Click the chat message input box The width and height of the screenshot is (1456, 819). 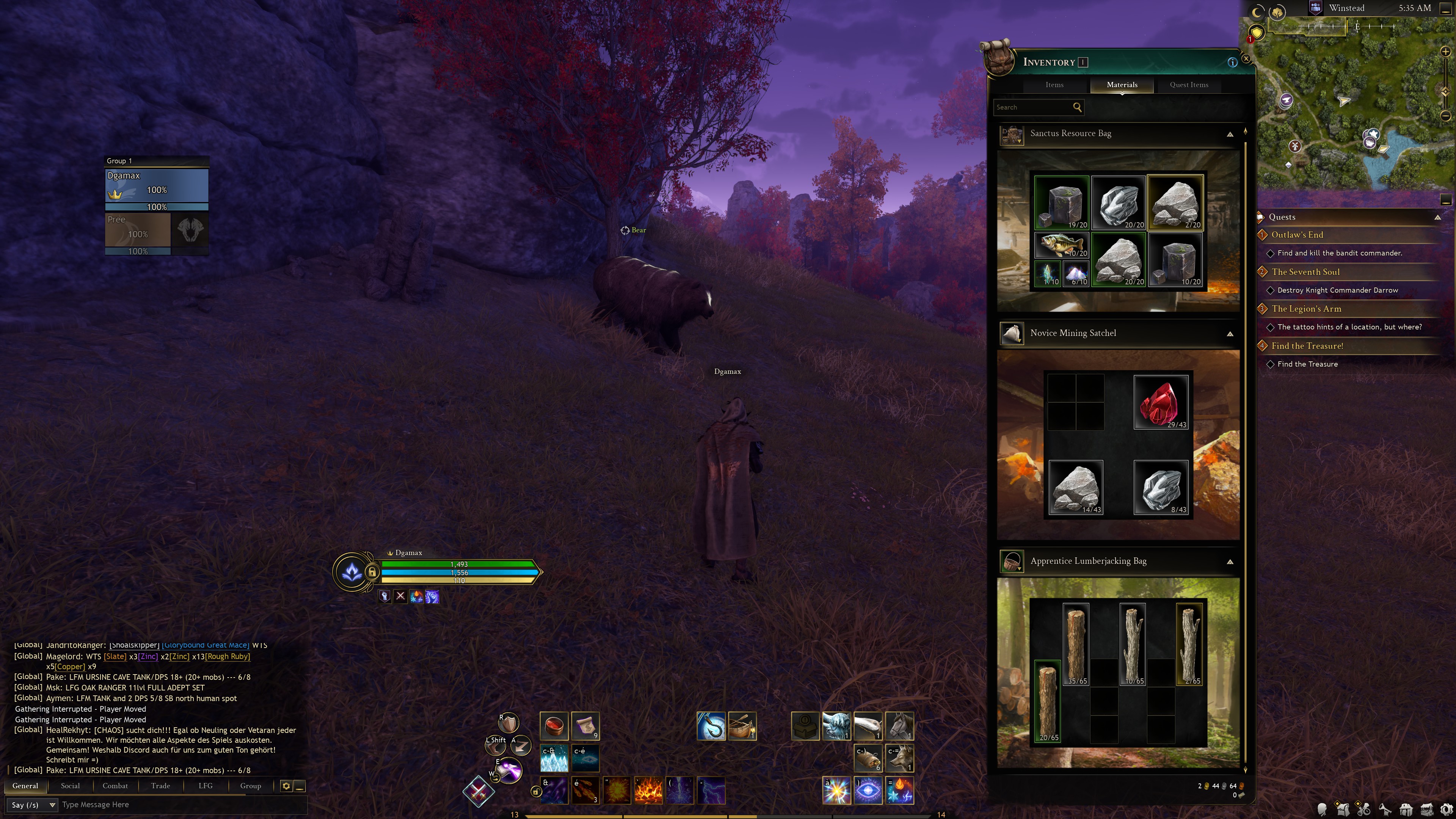pyautogui.click(x=181, y=805)
